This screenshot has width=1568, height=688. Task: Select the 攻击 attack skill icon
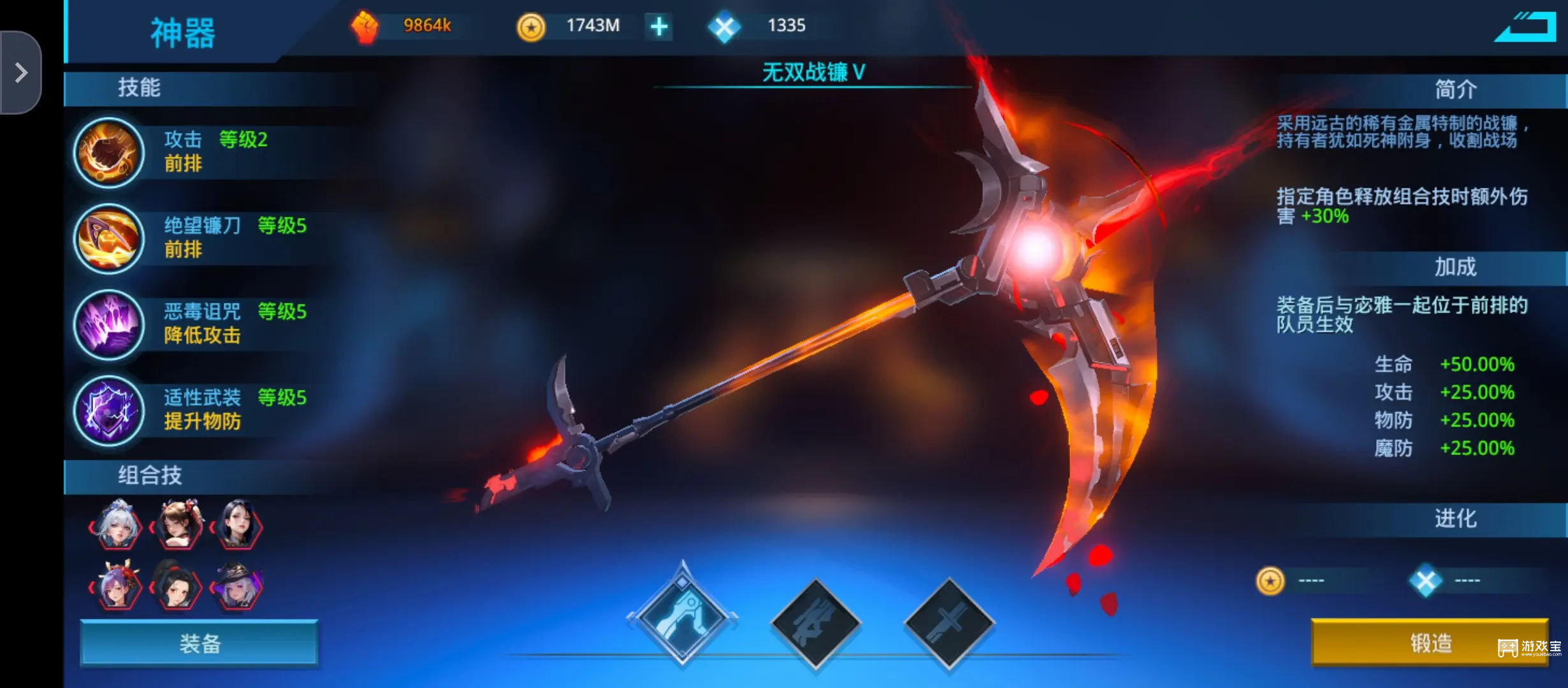[x=109, y=153]
